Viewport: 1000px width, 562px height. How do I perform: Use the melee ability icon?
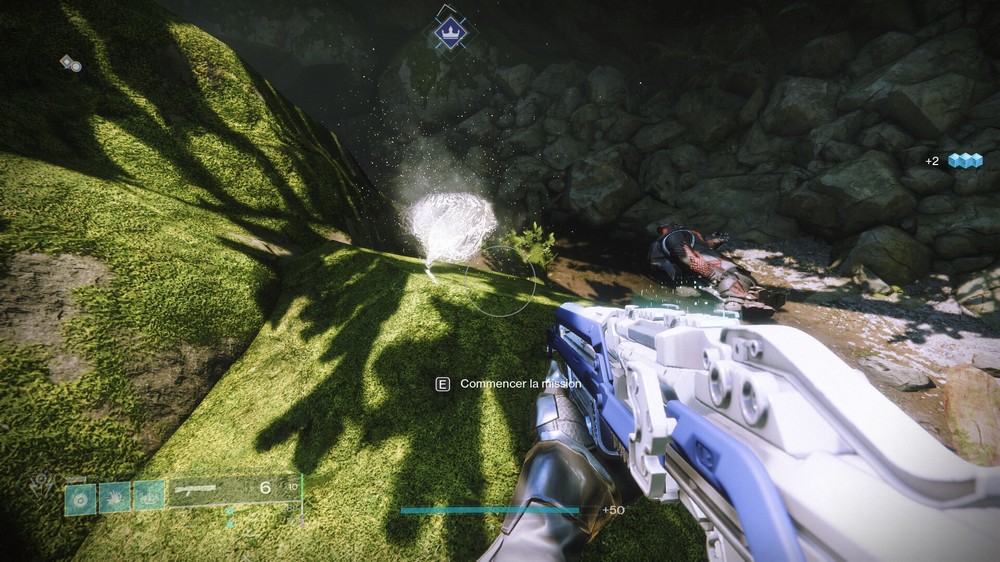point(115,496)
